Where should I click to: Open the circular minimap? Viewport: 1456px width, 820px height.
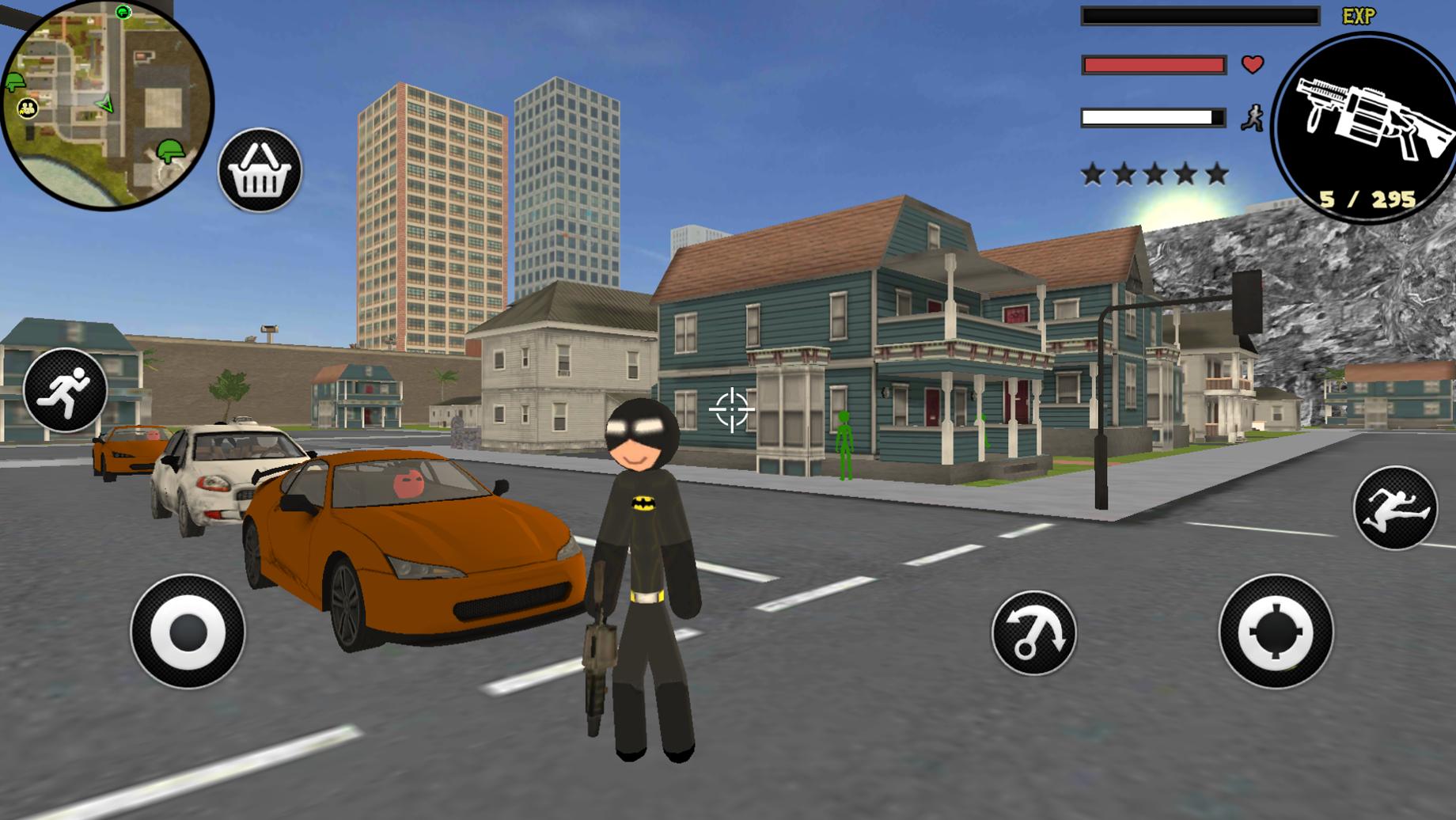107,104
